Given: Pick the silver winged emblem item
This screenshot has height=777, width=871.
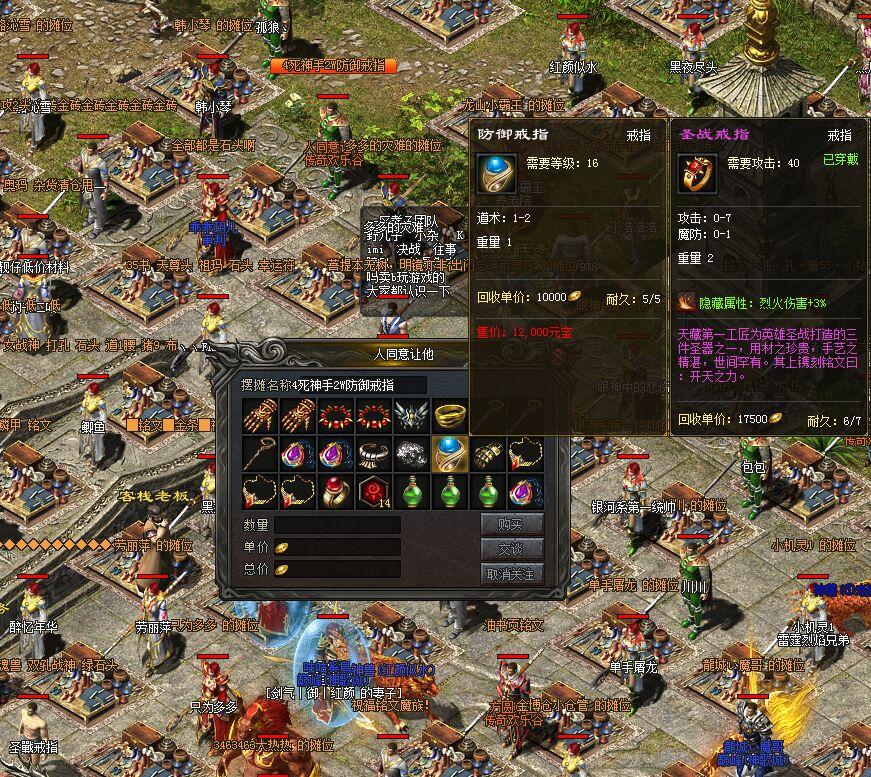Looking at the screenshot, I should click(410, 415).
